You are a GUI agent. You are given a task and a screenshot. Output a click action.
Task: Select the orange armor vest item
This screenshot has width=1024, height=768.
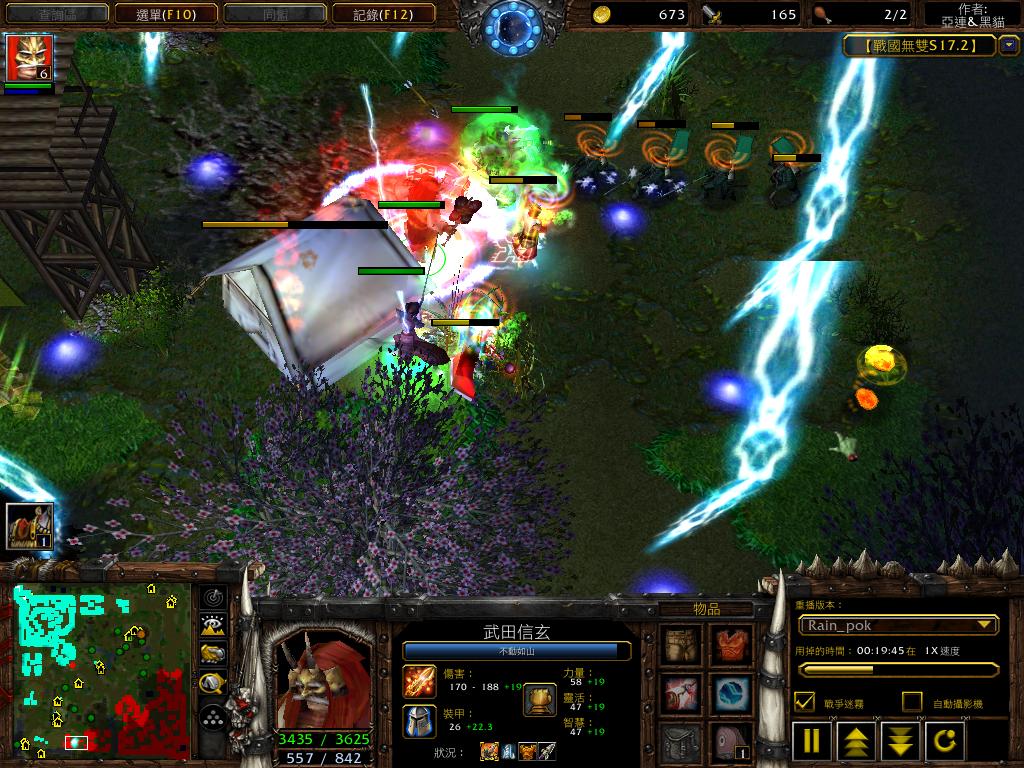click(731, 644)
